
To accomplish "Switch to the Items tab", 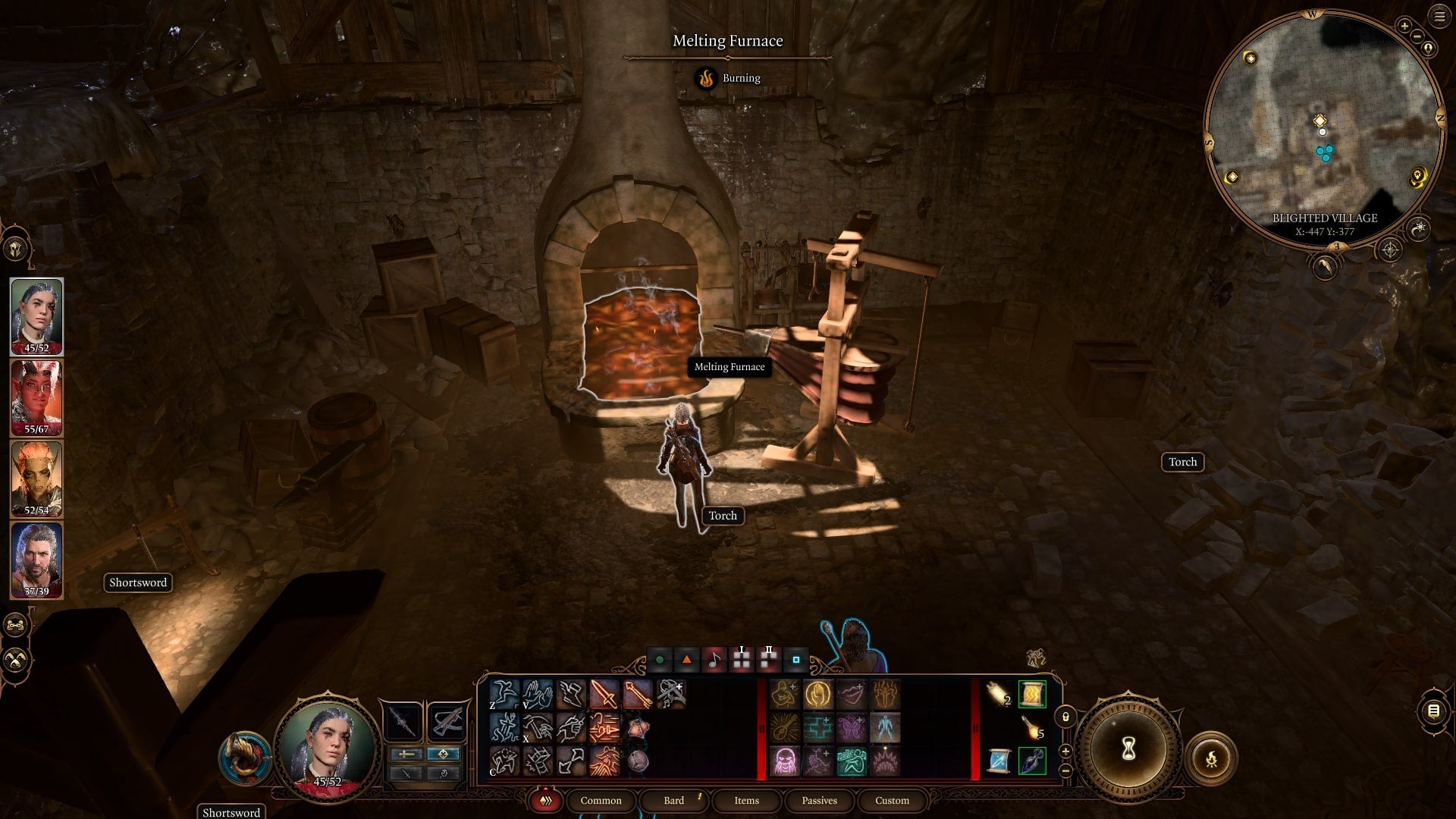I will pos(745,800).
